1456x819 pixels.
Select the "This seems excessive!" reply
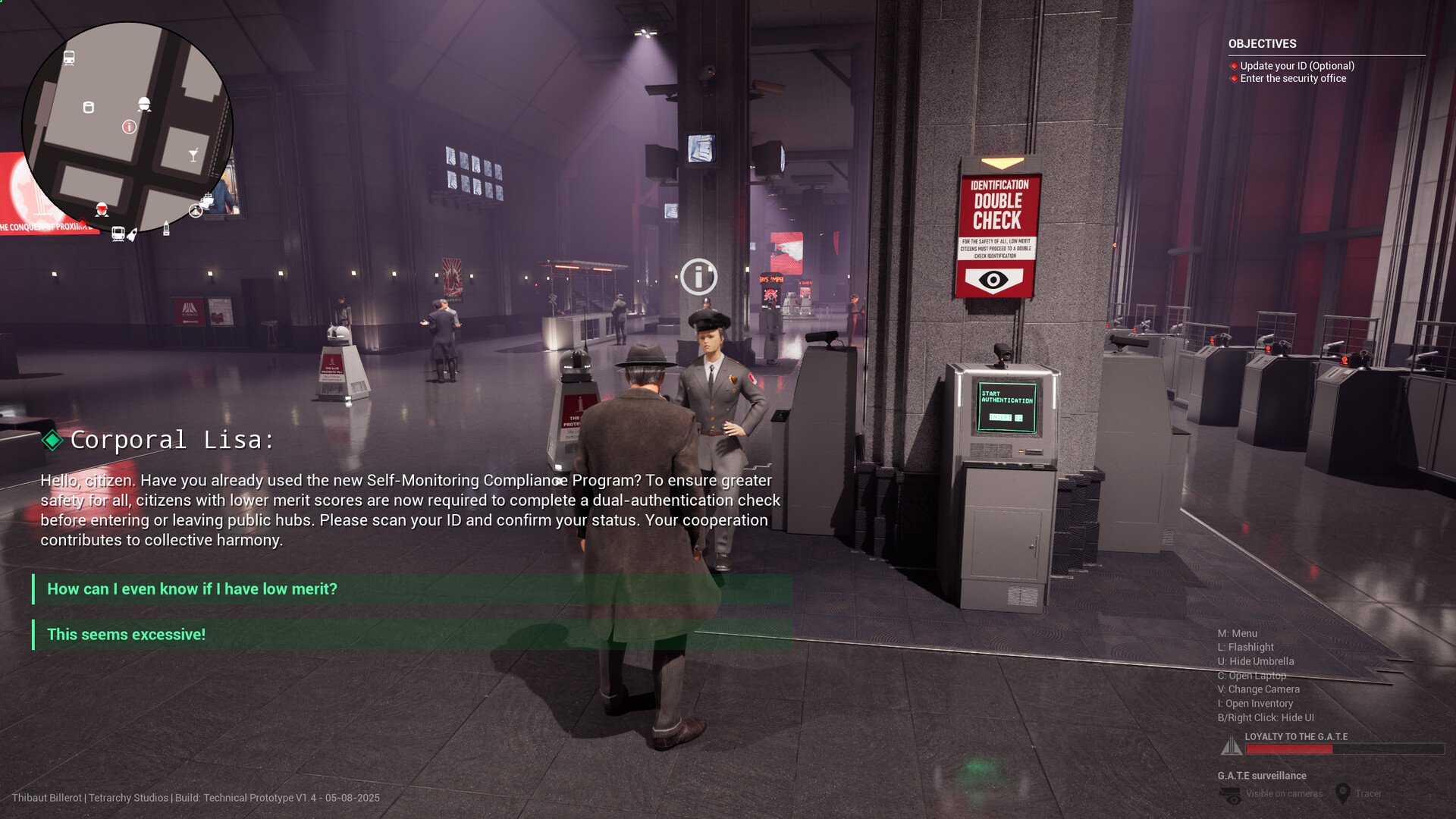pyautogui.click(x=126, y=635)
